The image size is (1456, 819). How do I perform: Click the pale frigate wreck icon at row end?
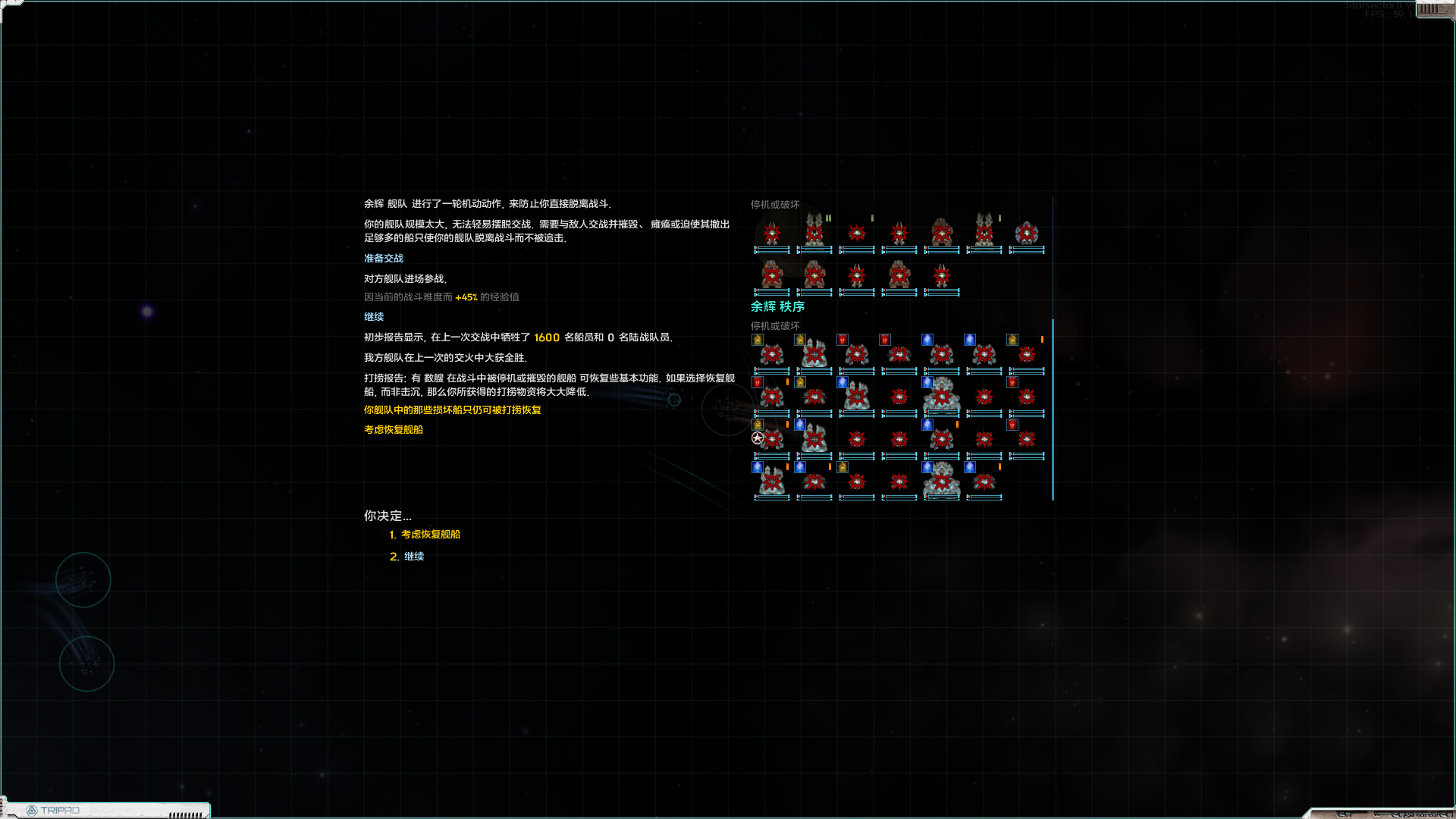pyautogui.click(x=1028, y=234)
